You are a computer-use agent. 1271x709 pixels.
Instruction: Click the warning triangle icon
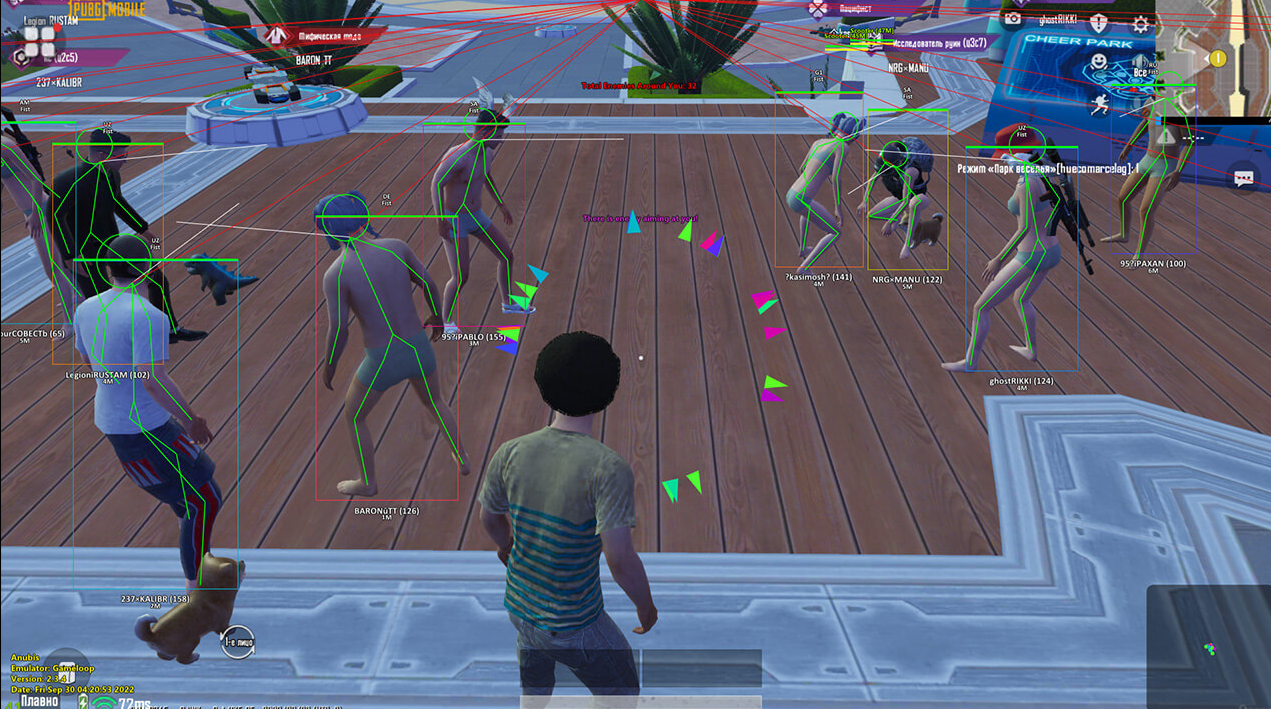(x=1166, y=135)
